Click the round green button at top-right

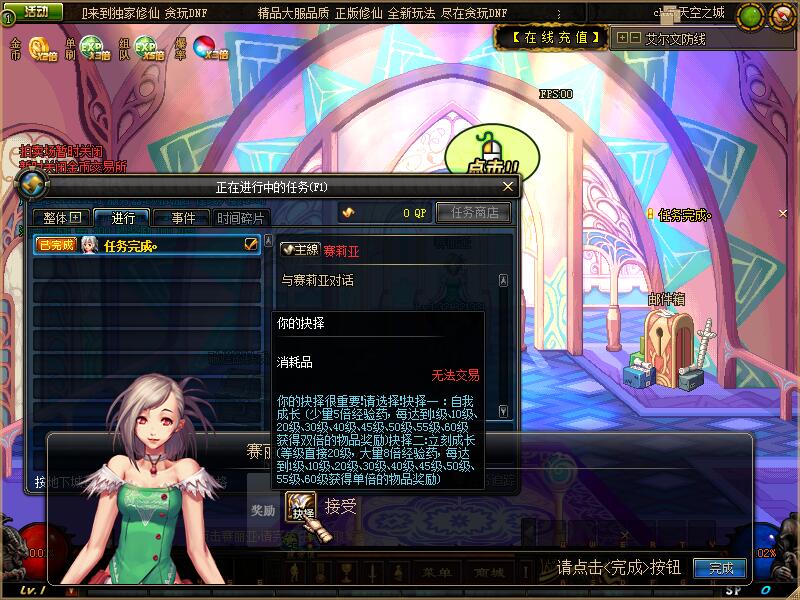[750, 16]
